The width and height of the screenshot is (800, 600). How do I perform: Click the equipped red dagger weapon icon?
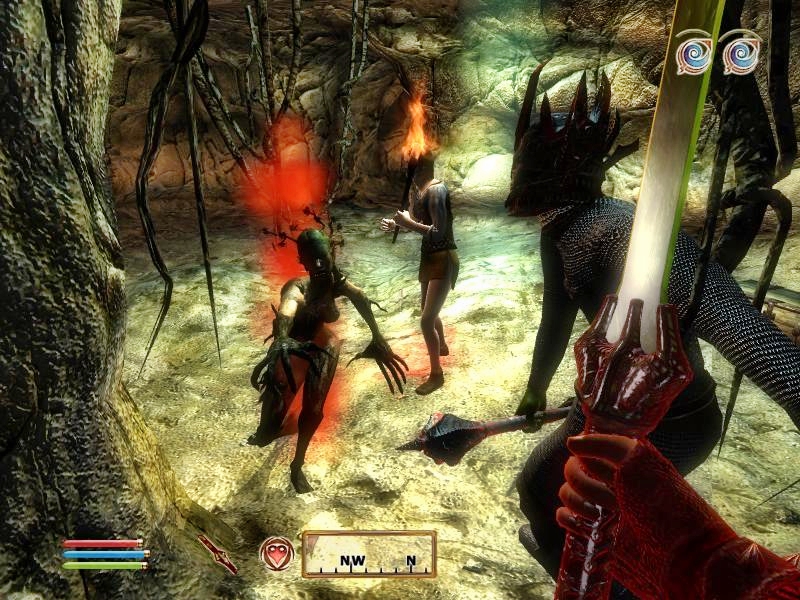217,553
